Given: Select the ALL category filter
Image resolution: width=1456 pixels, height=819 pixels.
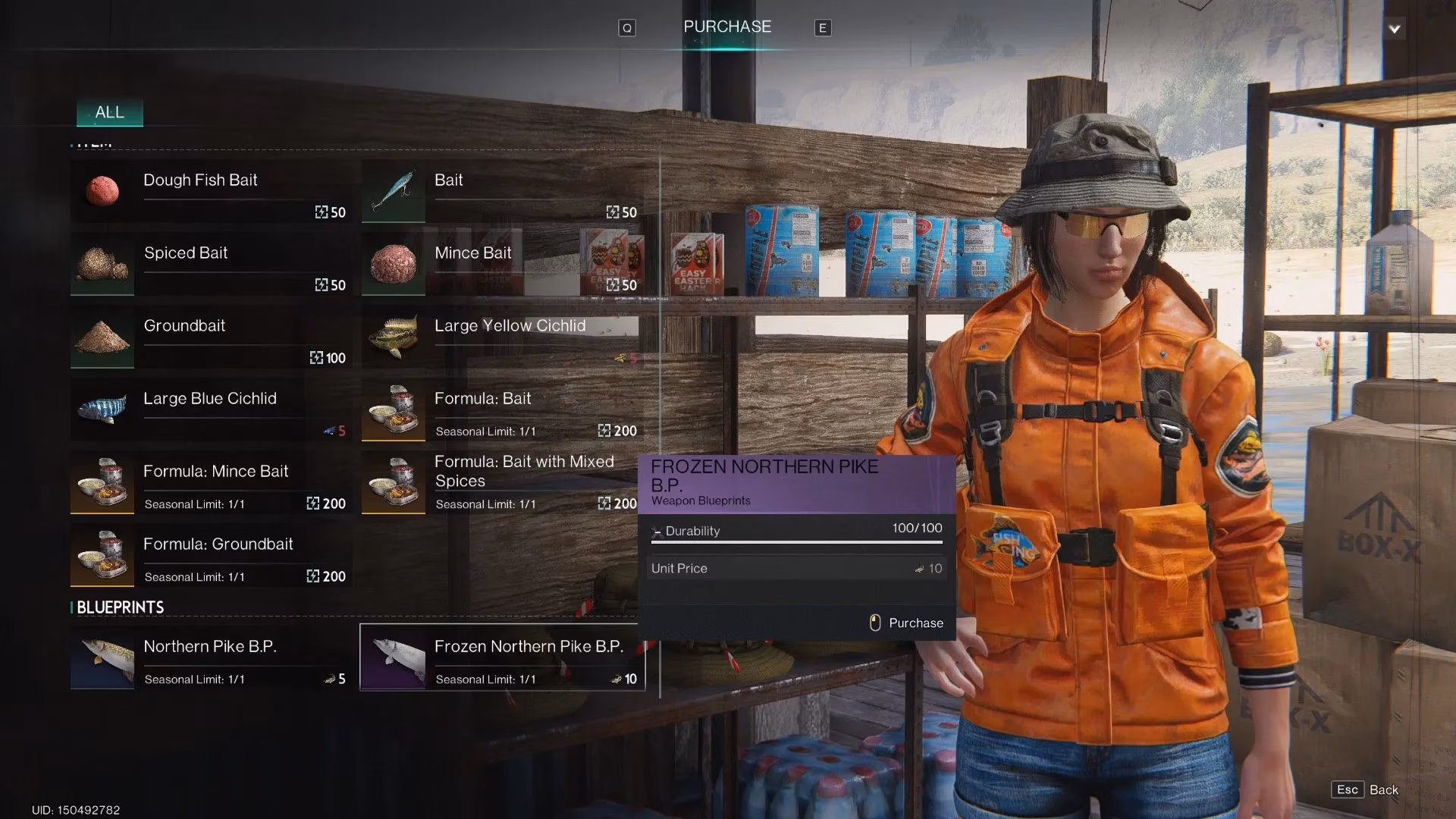Looking at the screenshot, I should click(109, 112).
